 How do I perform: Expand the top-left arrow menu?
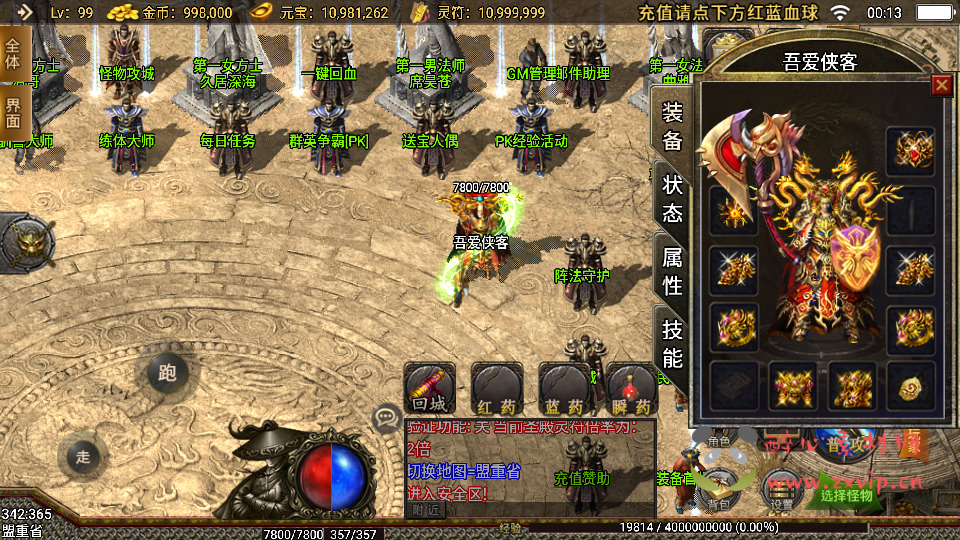coord(23,13)
